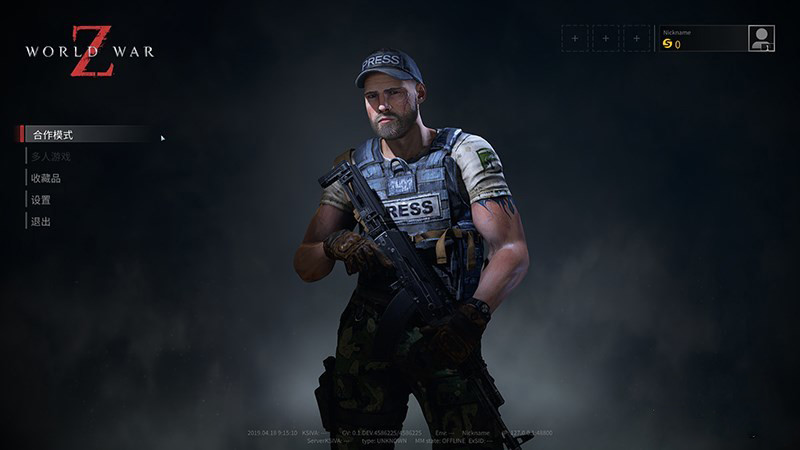Choose 退出 to quit the game

[41, 222]
